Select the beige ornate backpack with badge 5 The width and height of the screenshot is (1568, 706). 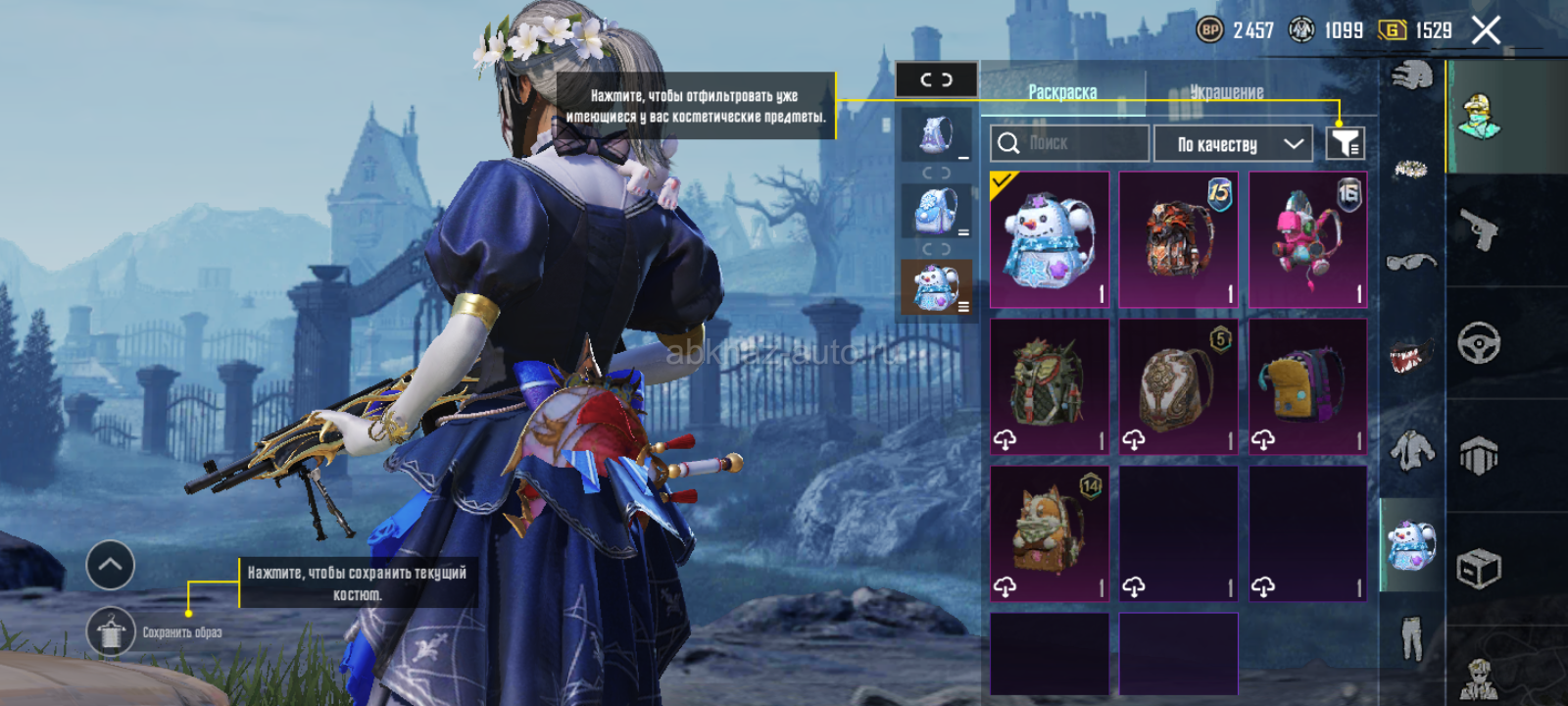click(1179, 386)
